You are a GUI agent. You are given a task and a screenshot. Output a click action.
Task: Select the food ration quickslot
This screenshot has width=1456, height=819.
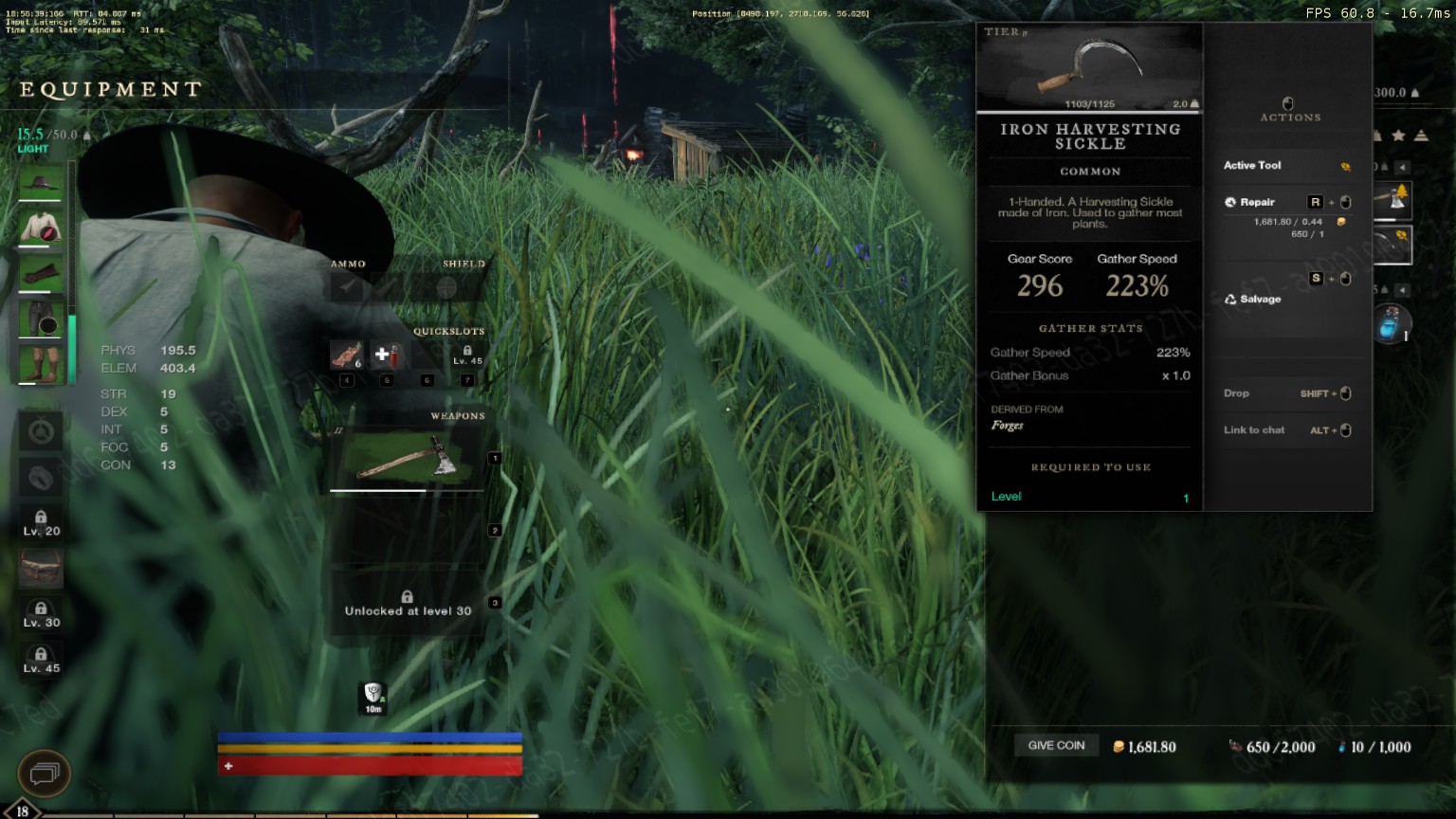point(346,355)
